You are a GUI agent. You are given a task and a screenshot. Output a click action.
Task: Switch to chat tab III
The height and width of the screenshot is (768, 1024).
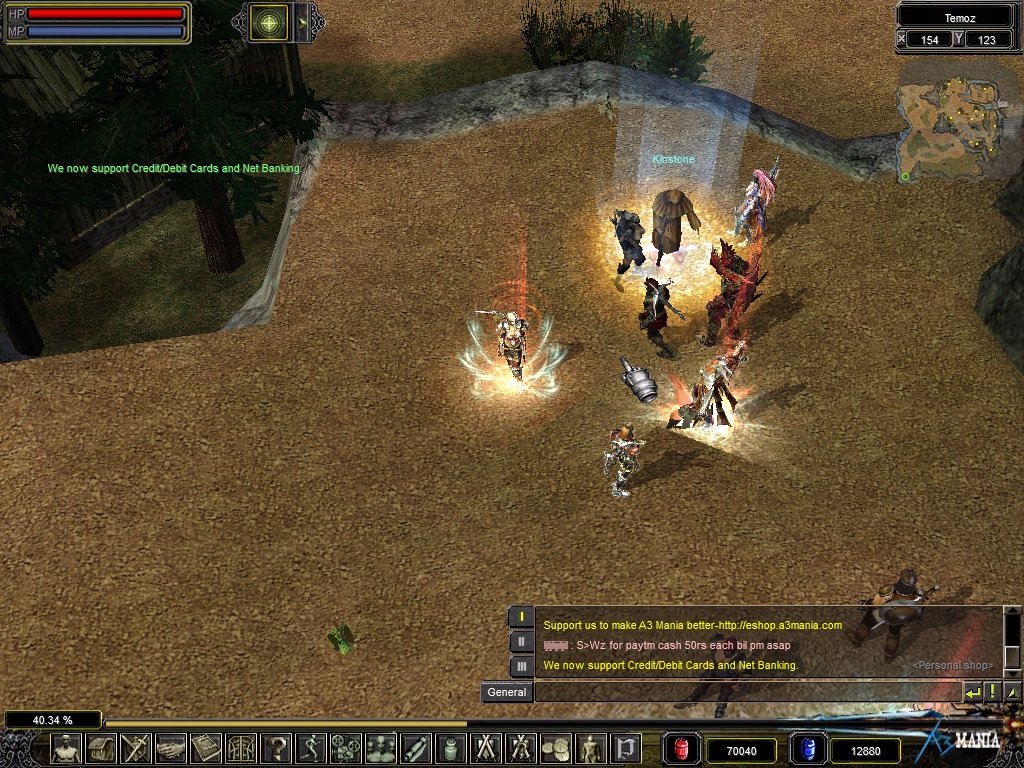521,665
